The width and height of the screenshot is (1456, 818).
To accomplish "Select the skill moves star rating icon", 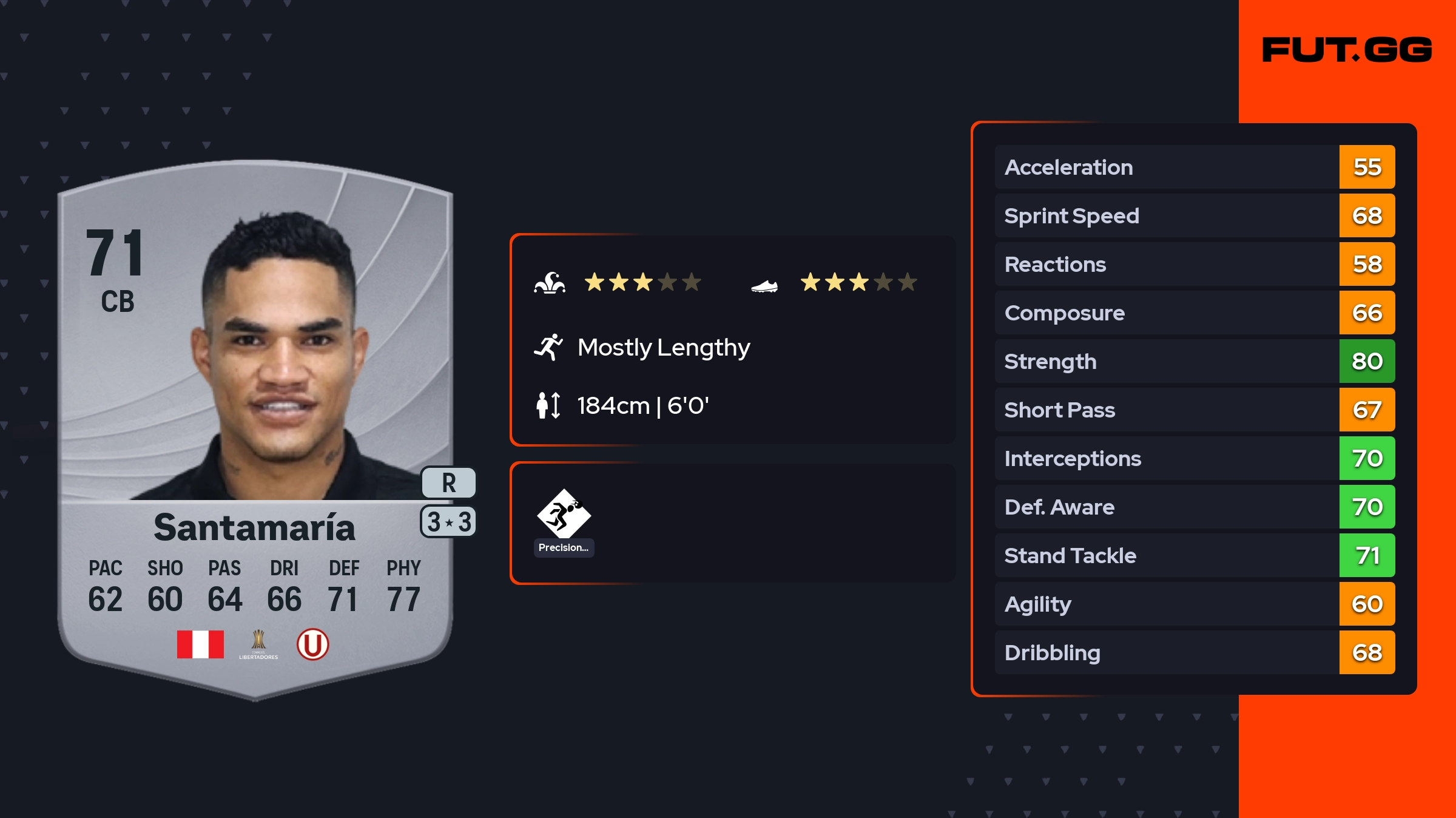I will 550,283.
